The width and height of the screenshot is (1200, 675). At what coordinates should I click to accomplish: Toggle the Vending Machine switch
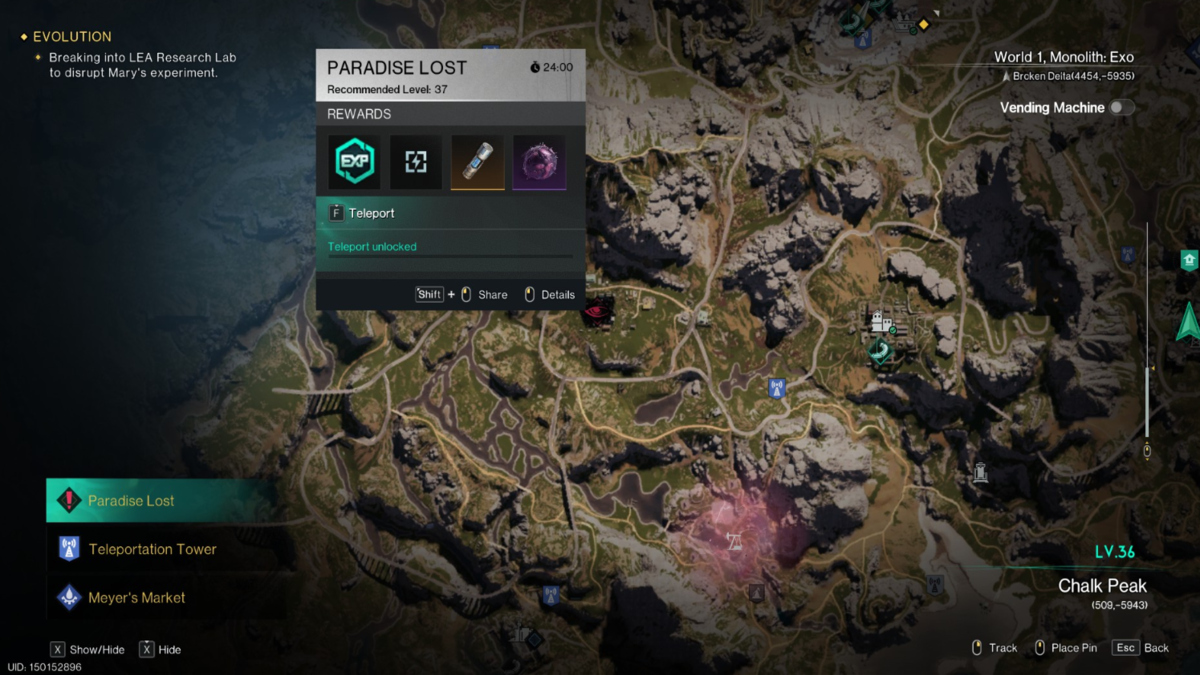tap(1121, 107)
